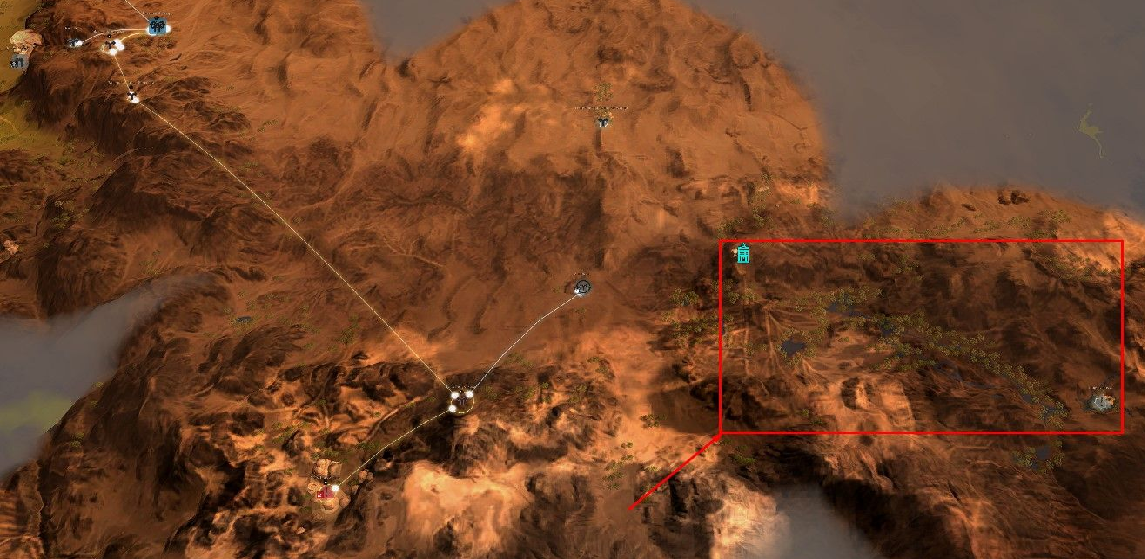Click the blue square node icon

tap(157, 27)
